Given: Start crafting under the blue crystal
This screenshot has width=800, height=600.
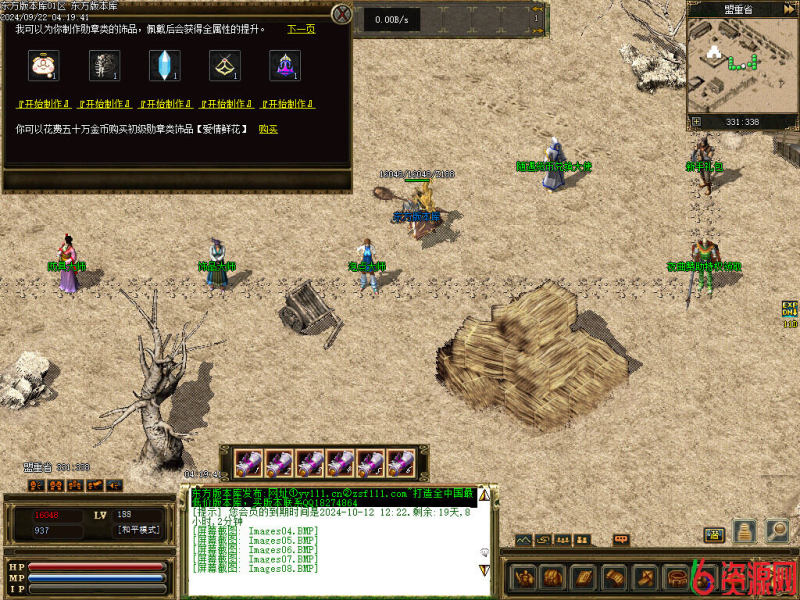Looking at the screenshot, I should click(x=164, y=104).
